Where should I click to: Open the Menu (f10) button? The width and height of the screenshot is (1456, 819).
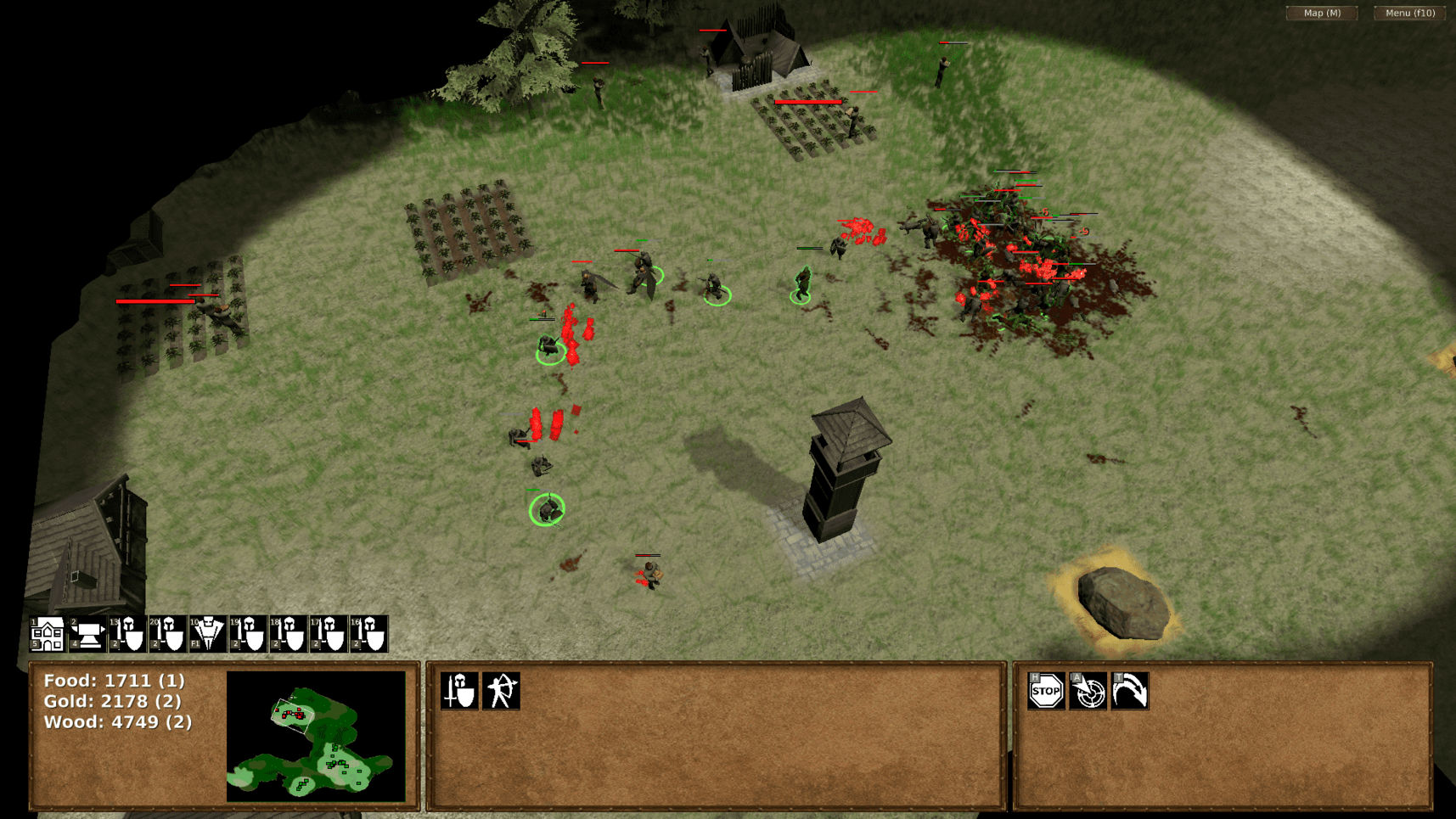click(x=1409, y=13)
